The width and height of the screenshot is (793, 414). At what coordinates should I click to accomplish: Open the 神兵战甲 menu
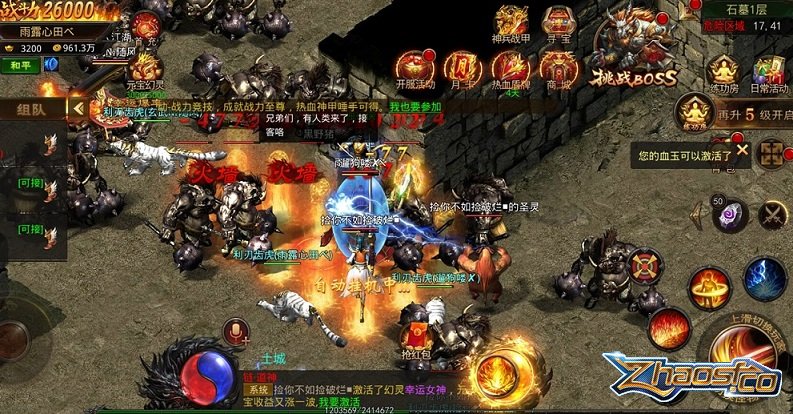pyautogui.click(x=512, y=26)
